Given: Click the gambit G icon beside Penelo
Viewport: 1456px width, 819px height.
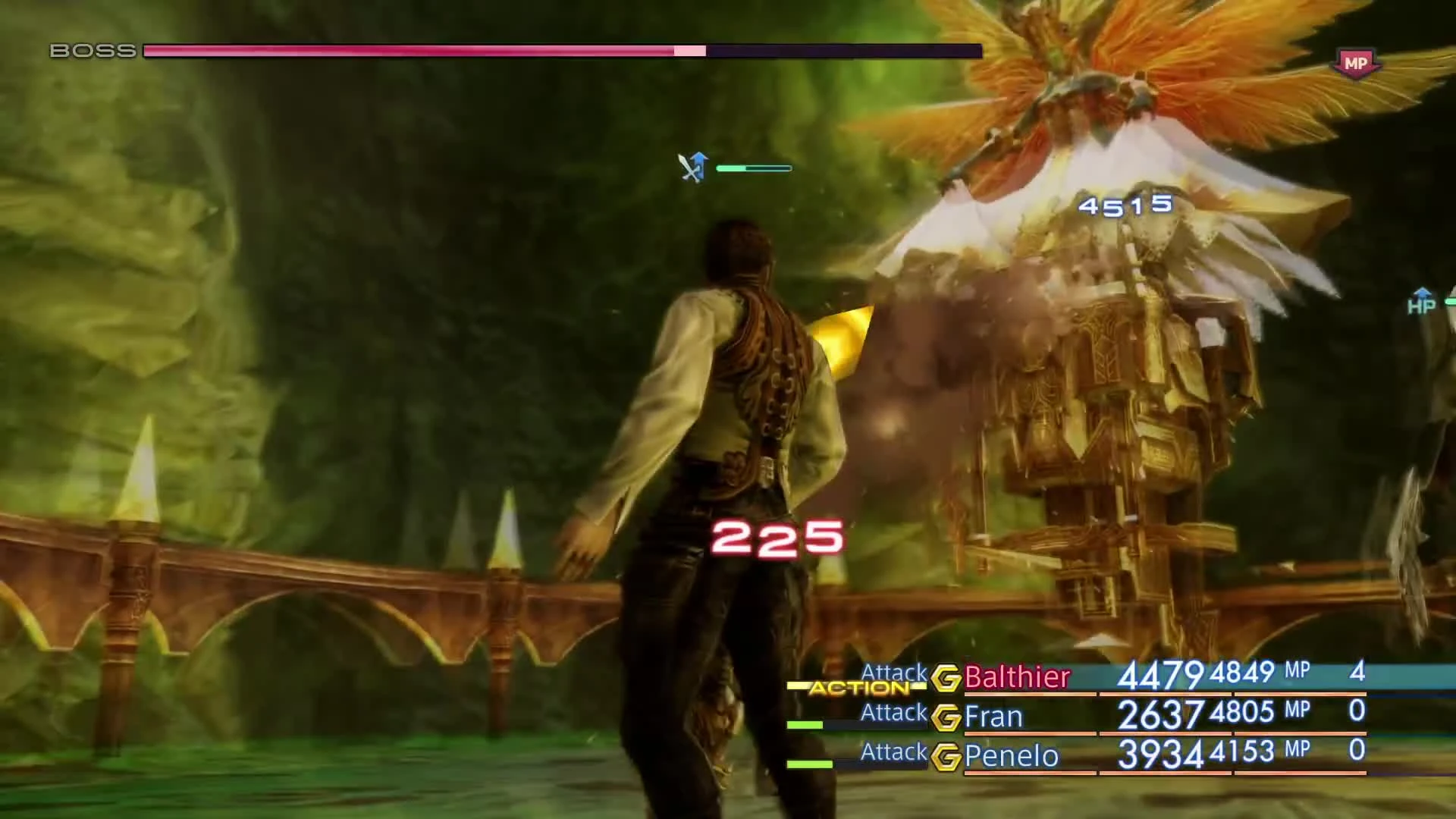Looking at the screenshot, I should coord(946,756).
